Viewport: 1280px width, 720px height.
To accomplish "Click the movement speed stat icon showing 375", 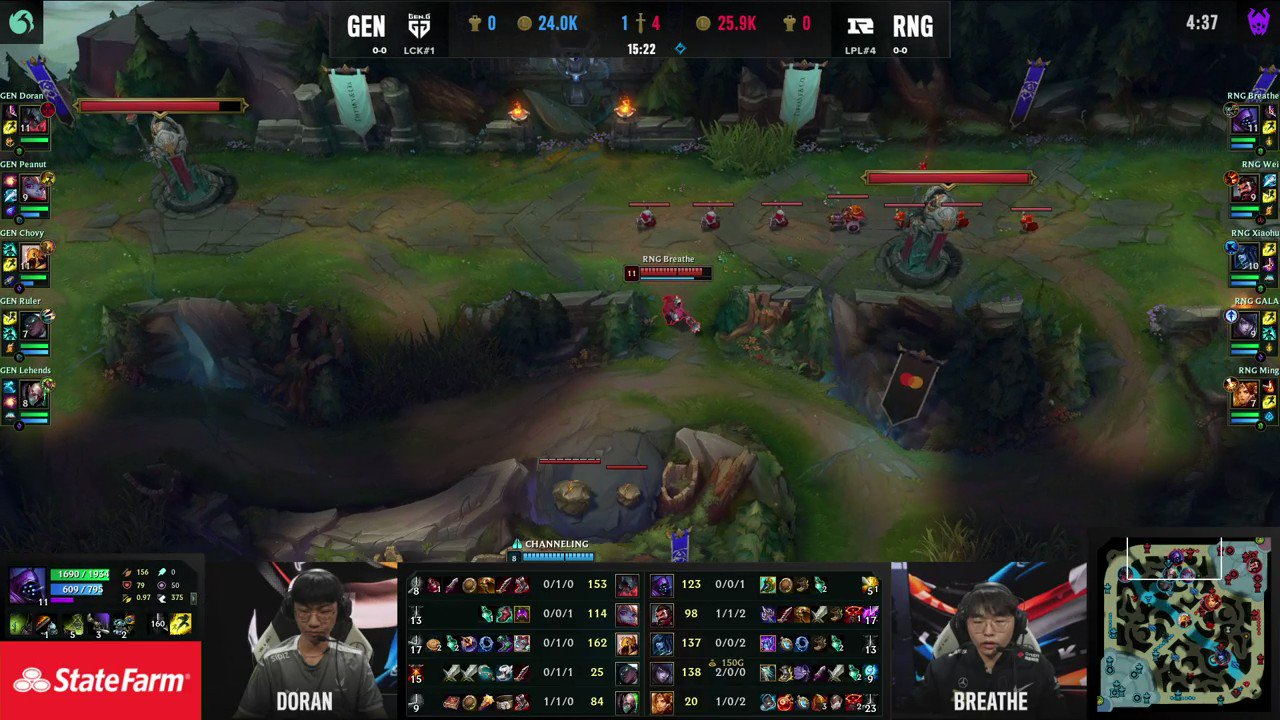I will tap(162, 597).
